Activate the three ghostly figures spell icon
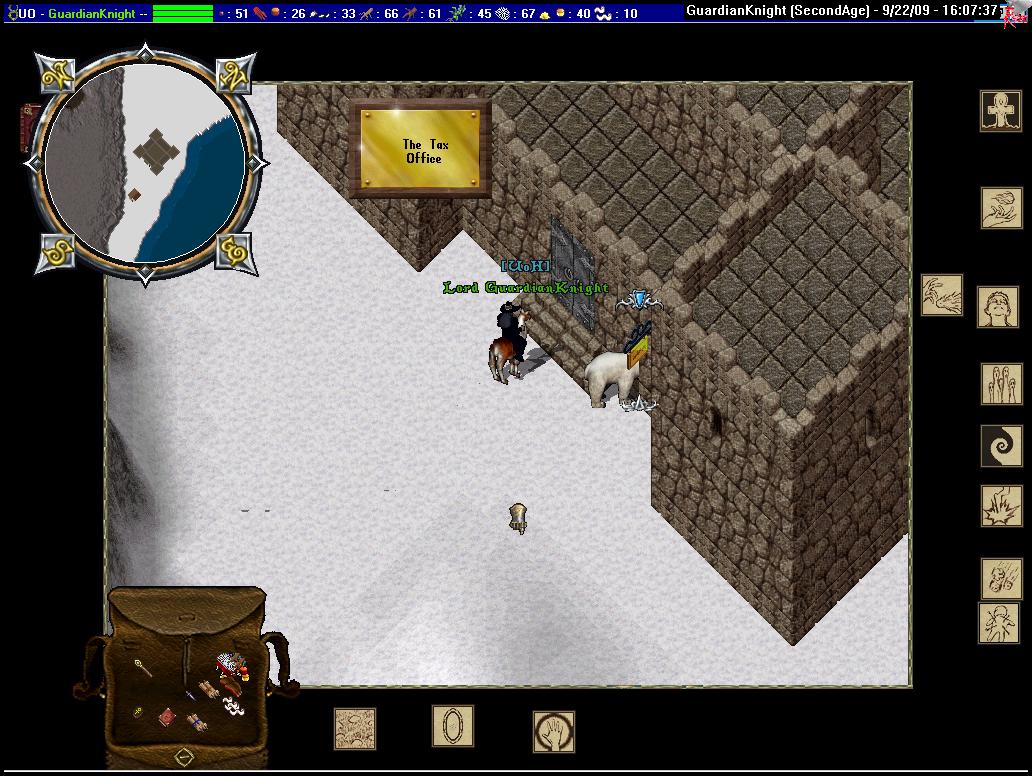The height and width of the screenshot is (776, 1032). pos(1001,384)
